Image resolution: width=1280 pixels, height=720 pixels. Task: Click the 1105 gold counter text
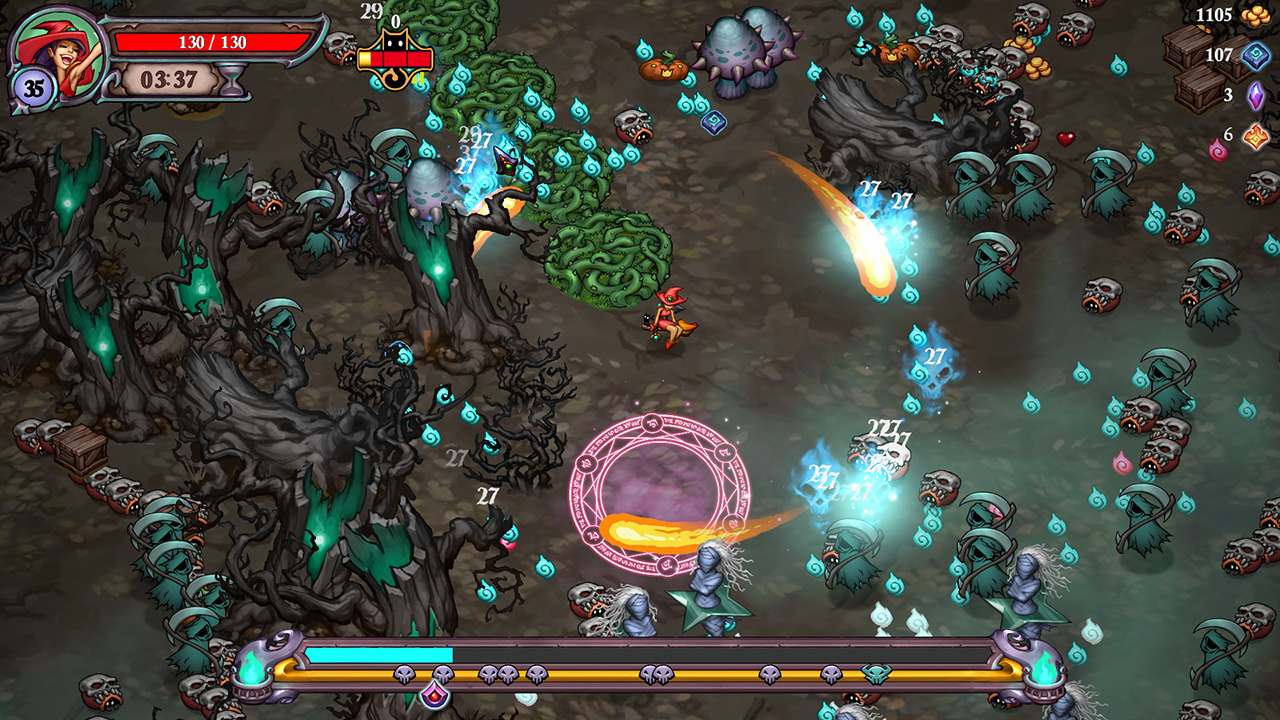tap(1213, 14)
